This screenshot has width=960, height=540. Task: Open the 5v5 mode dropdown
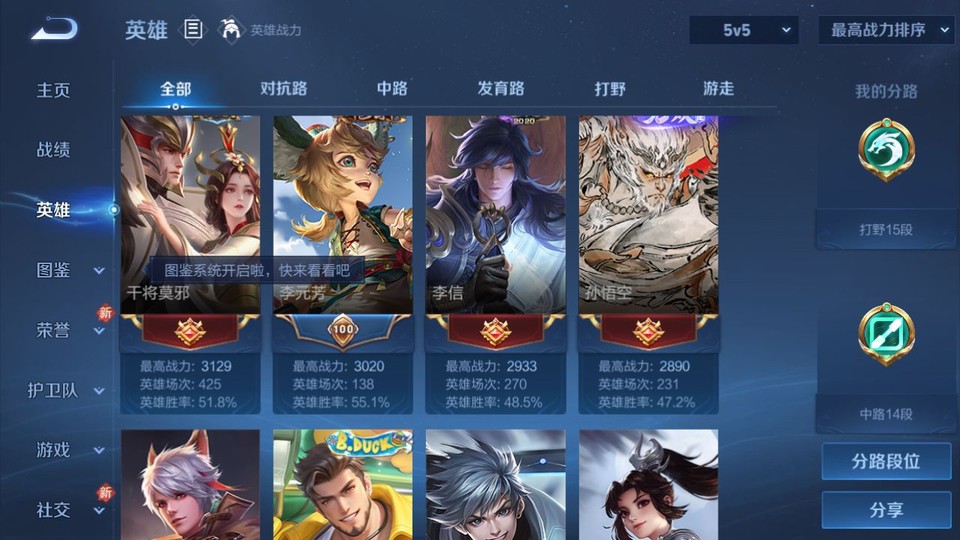click(744, 30)
